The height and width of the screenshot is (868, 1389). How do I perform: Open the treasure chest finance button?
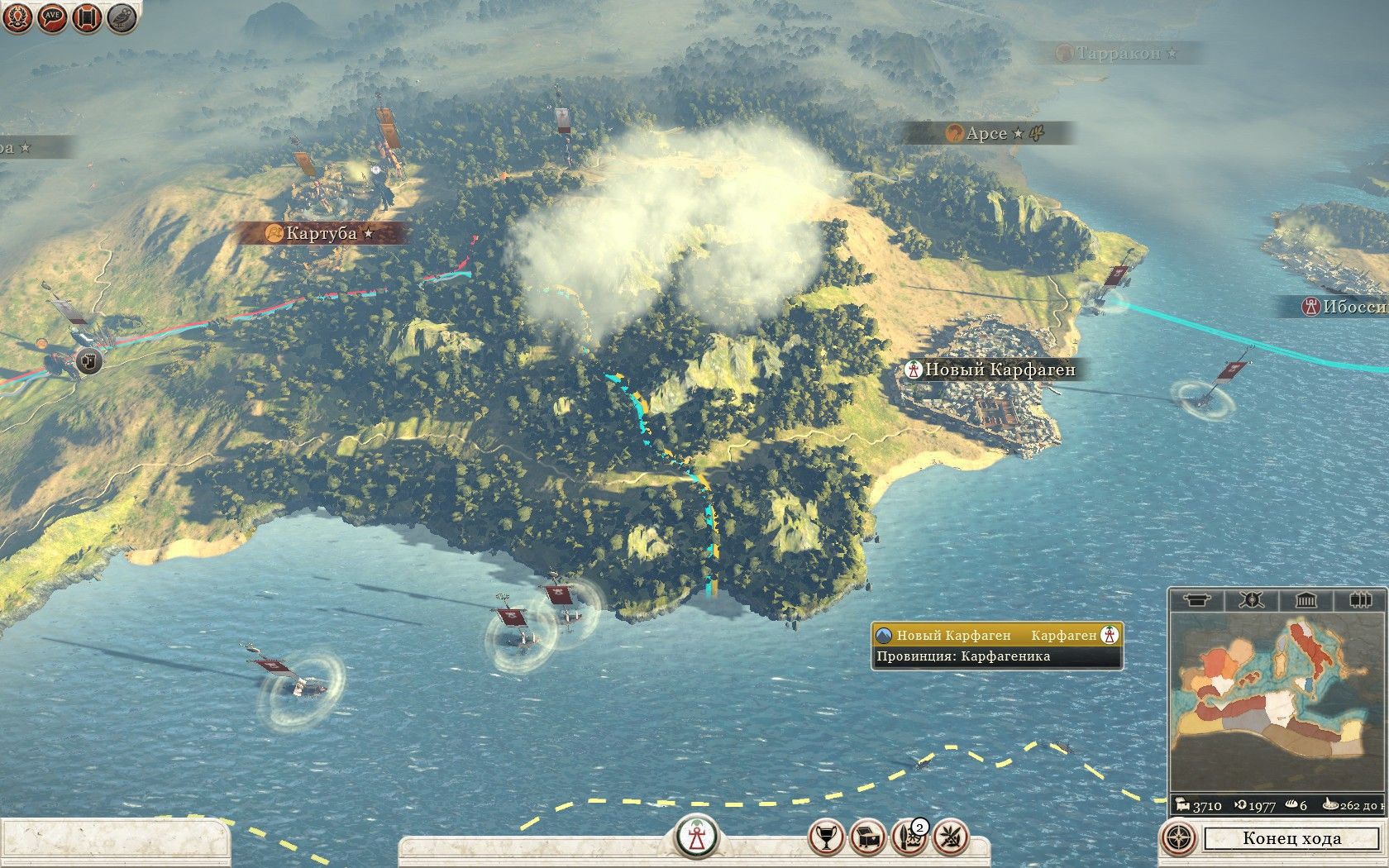[x=868, y=838]
